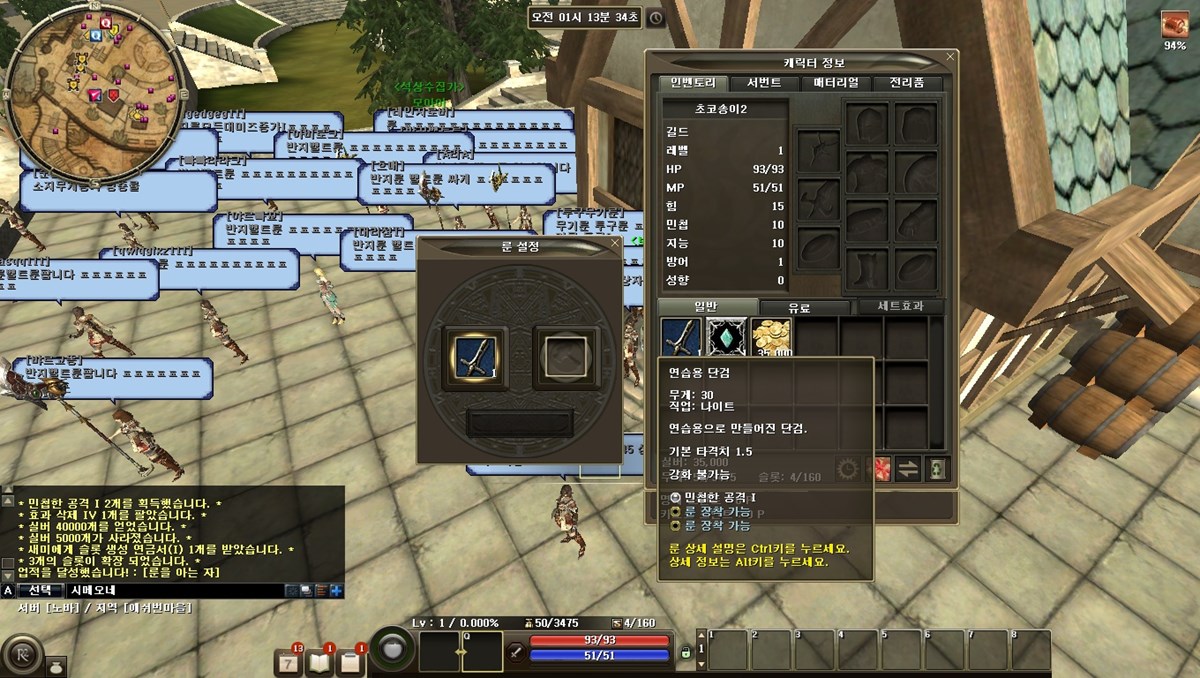Click the empty rune slot in rune window
Image resolution: width=1200 pixels, height=678 pixels.
coord(565,357)
